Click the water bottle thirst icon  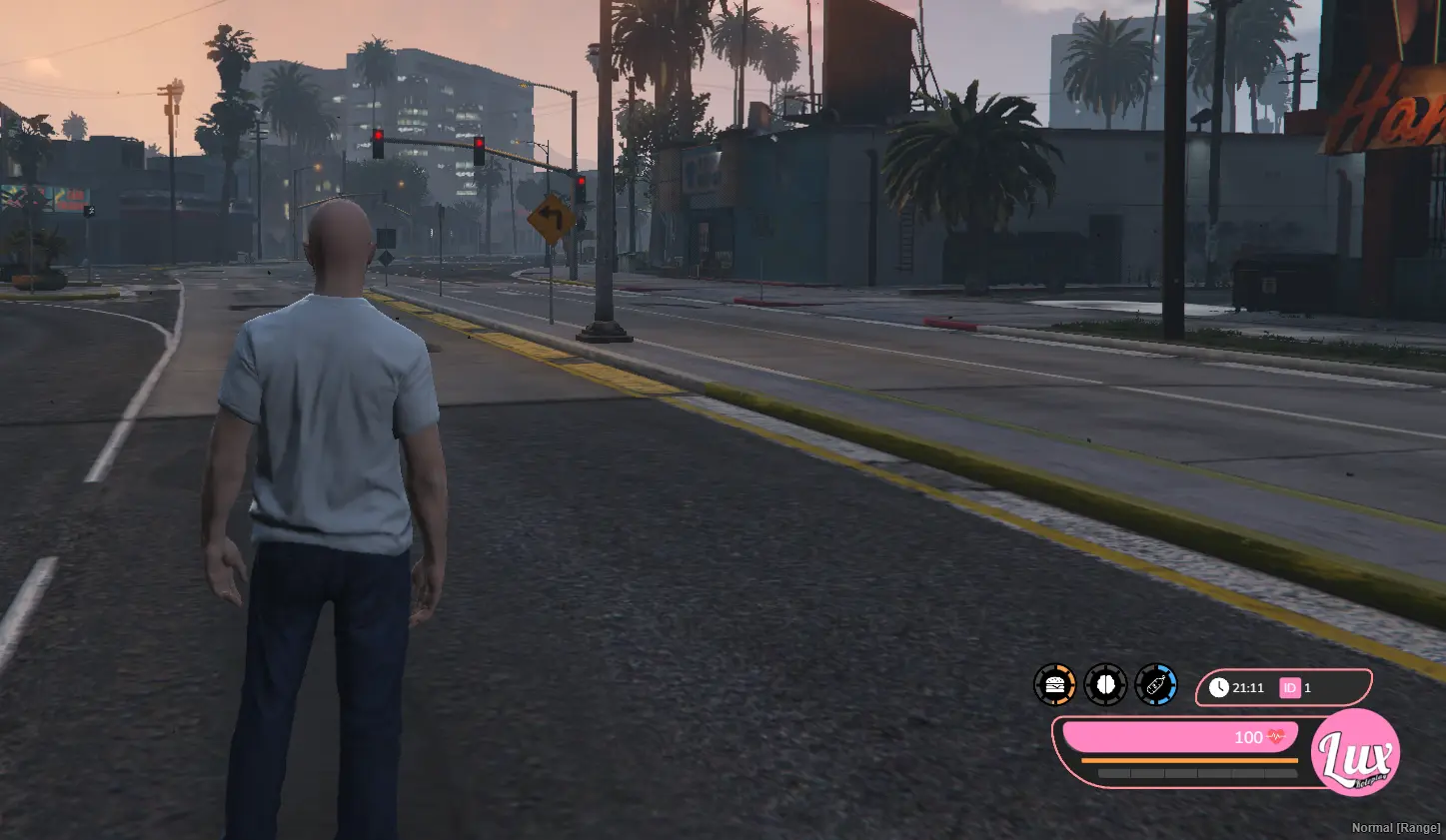tap(1156, 685)
